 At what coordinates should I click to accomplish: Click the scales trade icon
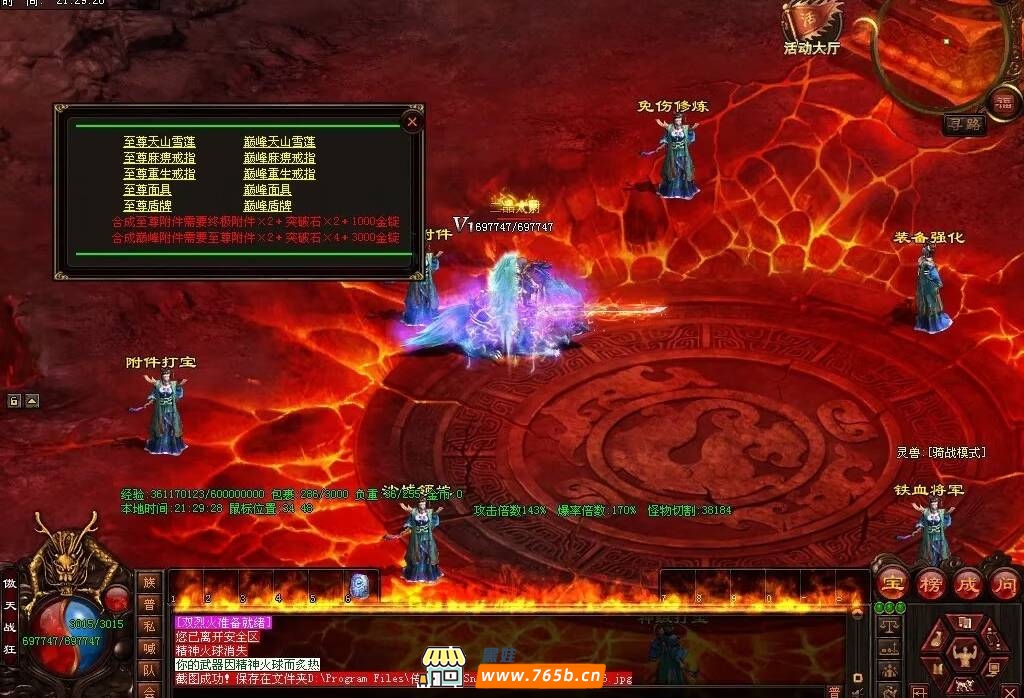[887, 625]
